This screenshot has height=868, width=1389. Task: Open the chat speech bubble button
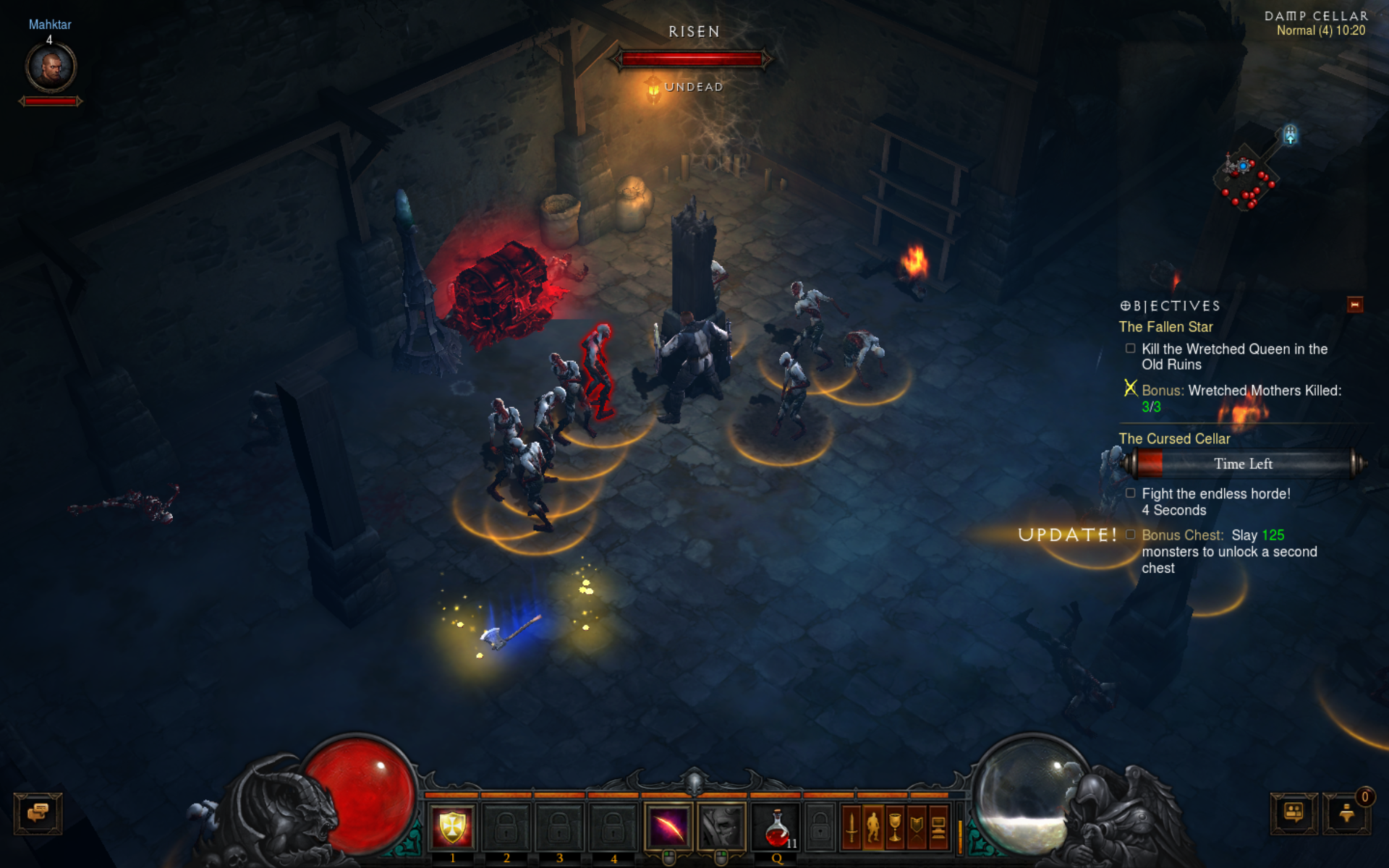point(38,813)
